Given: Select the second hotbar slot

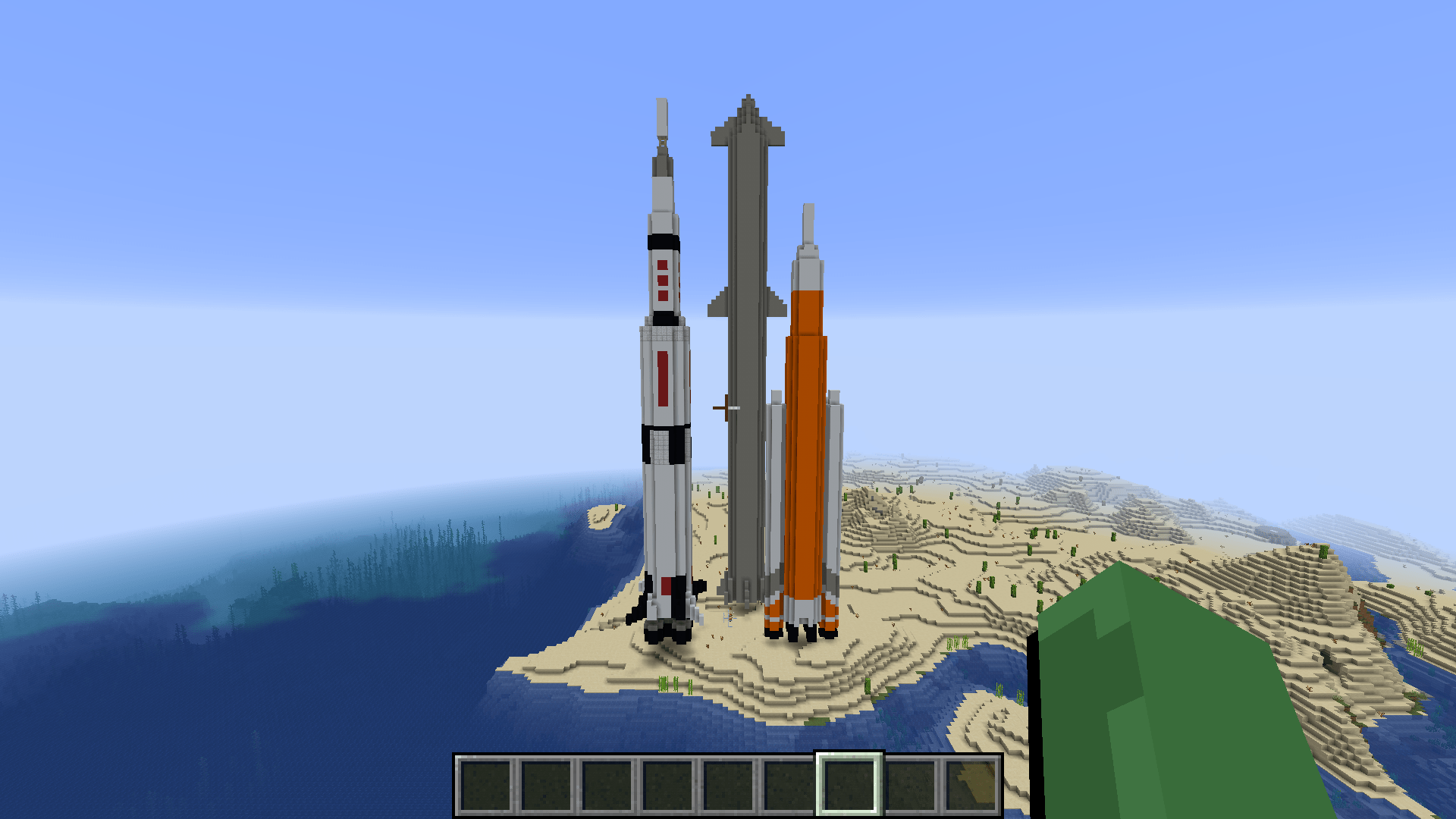Looking at the screenshot, I should [546, 784].
